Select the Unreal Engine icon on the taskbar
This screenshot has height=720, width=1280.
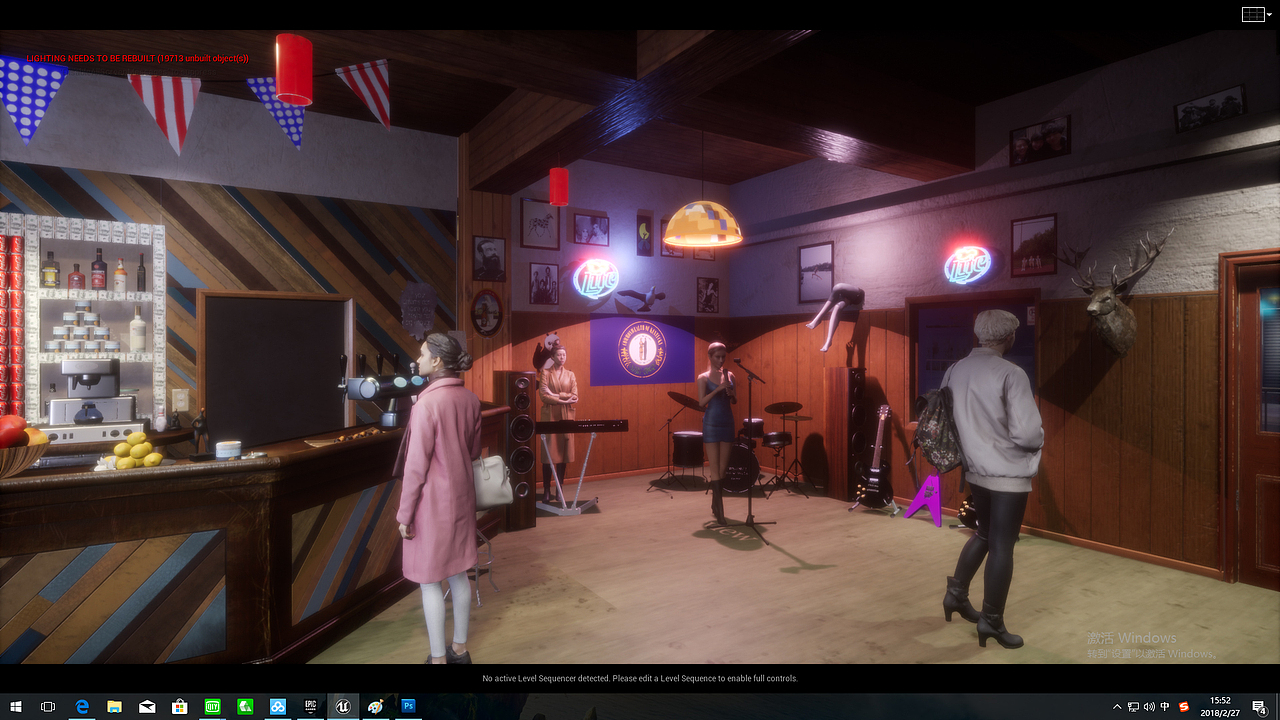[343, 707]
